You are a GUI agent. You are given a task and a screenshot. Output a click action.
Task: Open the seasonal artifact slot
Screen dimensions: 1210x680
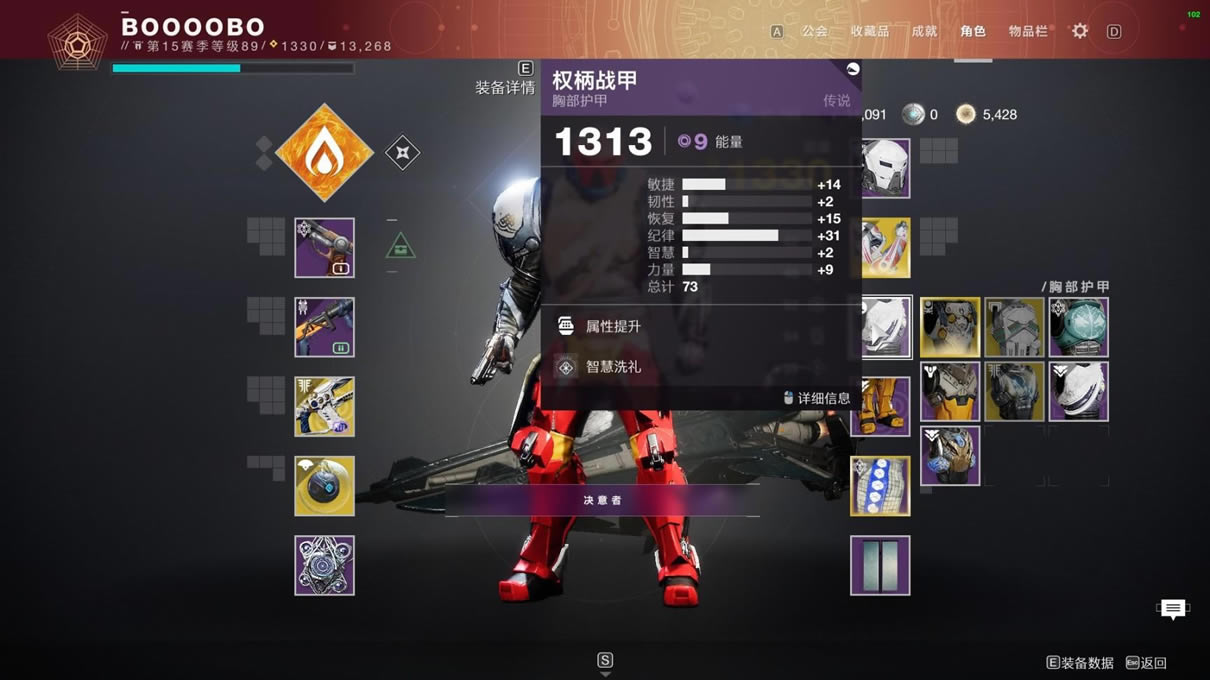[x=324, y=565]
